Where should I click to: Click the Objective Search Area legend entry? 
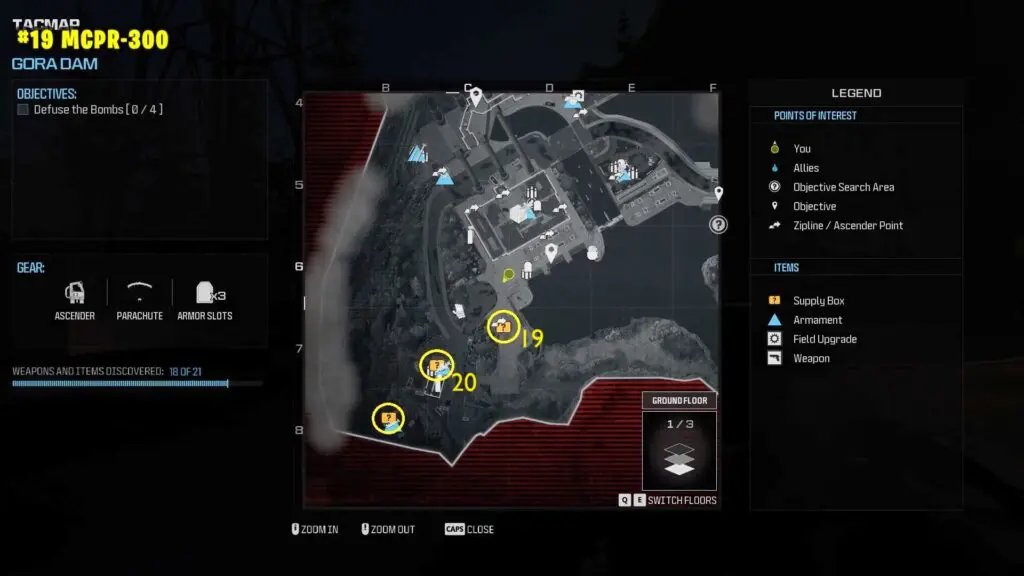click(x=843, y=187)
